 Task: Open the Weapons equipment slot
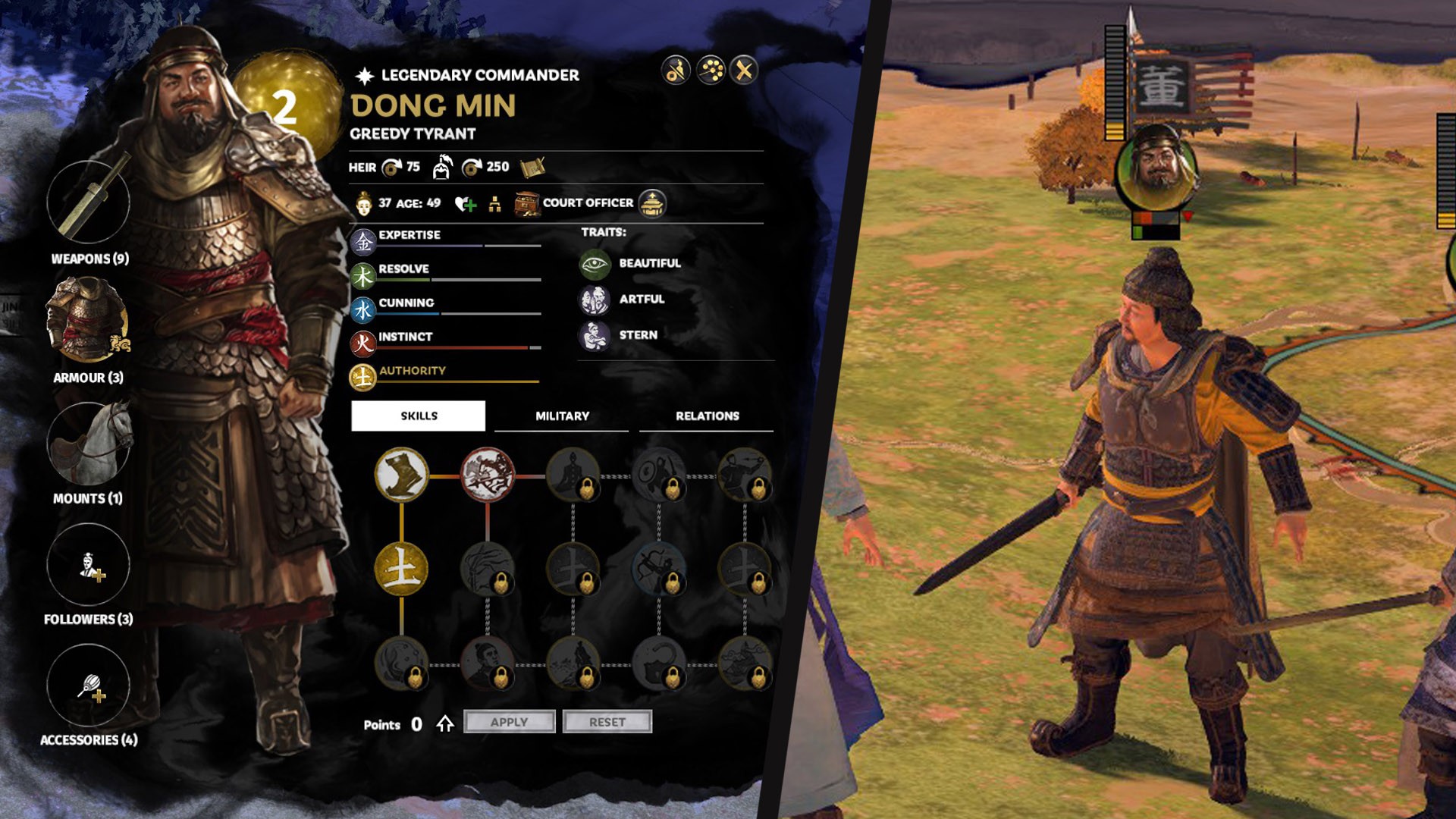pyautogui.click(x=88, y=202)
